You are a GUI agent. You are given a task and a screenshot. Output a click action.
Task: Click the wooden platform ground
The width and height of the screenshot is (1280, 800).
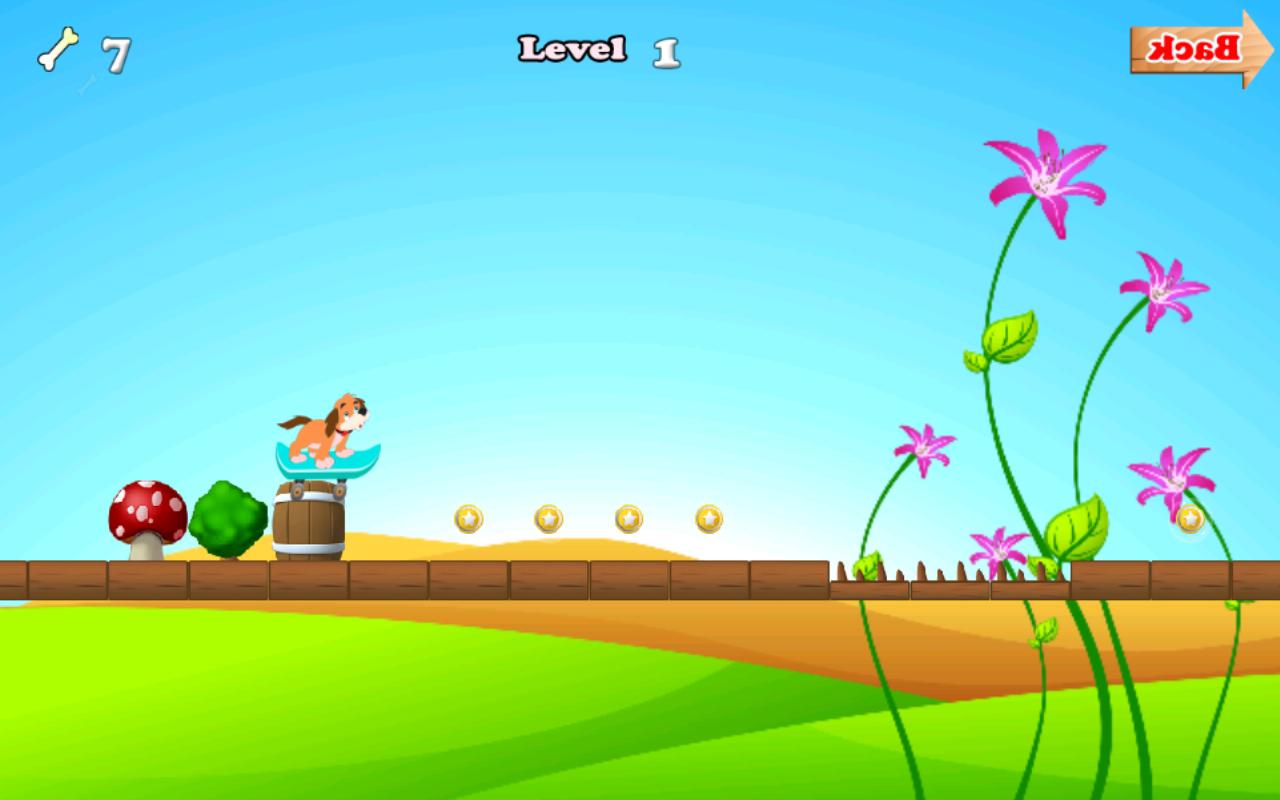pyautogui.click(x=500, y=578)
